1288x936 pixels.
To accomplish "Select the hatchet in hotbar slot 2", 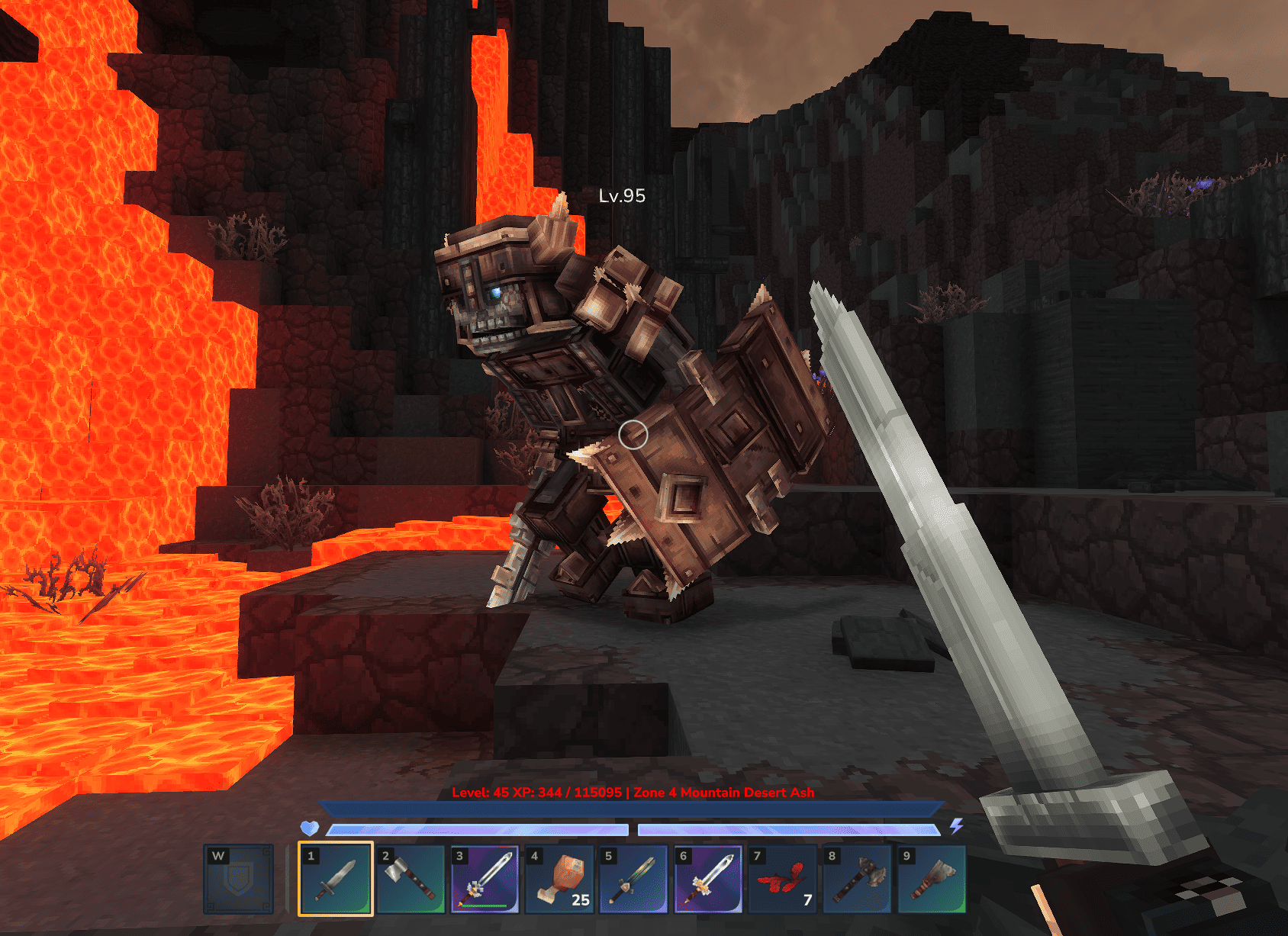I will pos(410,879).
